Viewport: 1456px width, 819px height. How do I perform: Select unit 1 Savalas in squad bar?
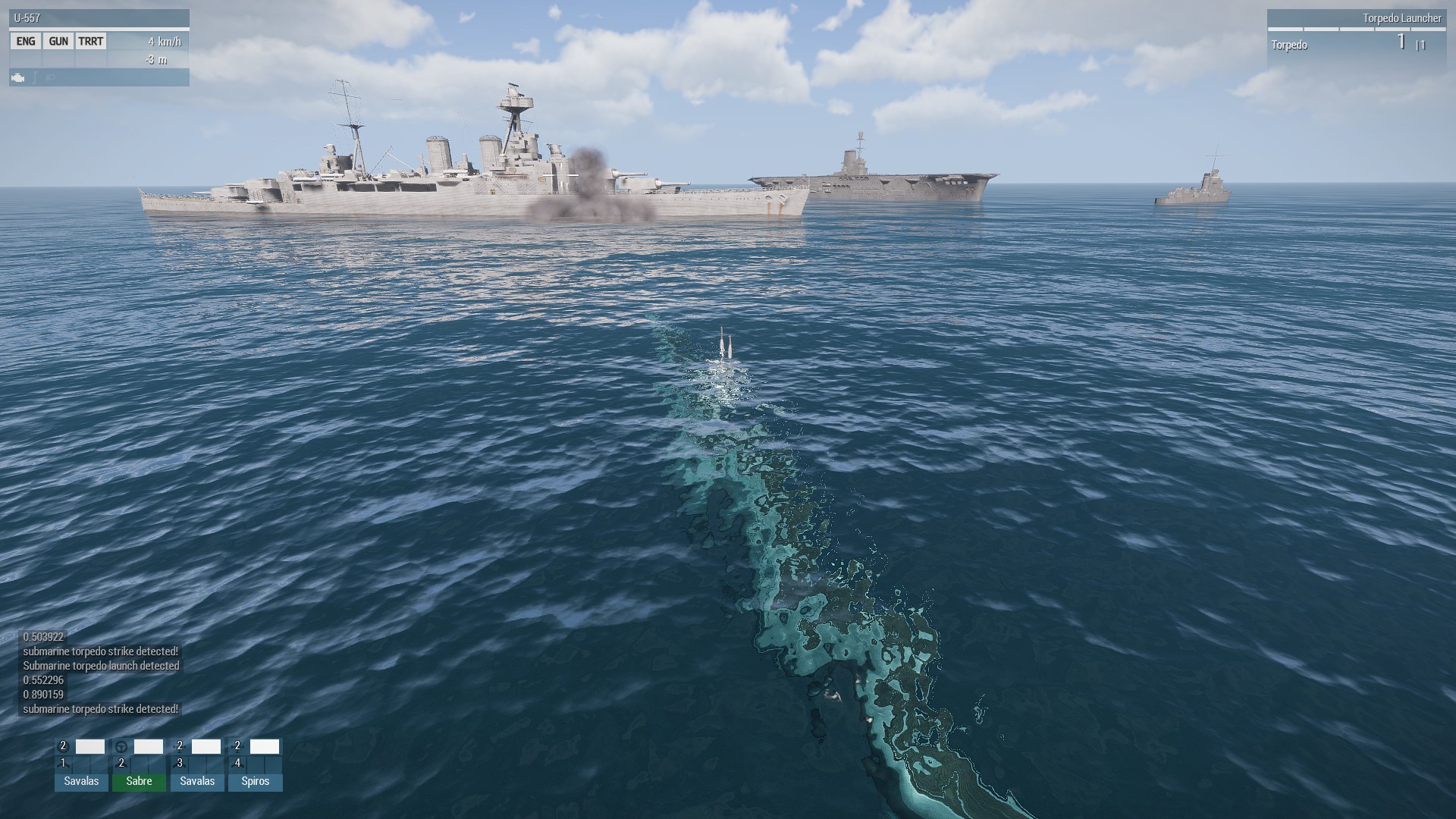pos(81,781)
